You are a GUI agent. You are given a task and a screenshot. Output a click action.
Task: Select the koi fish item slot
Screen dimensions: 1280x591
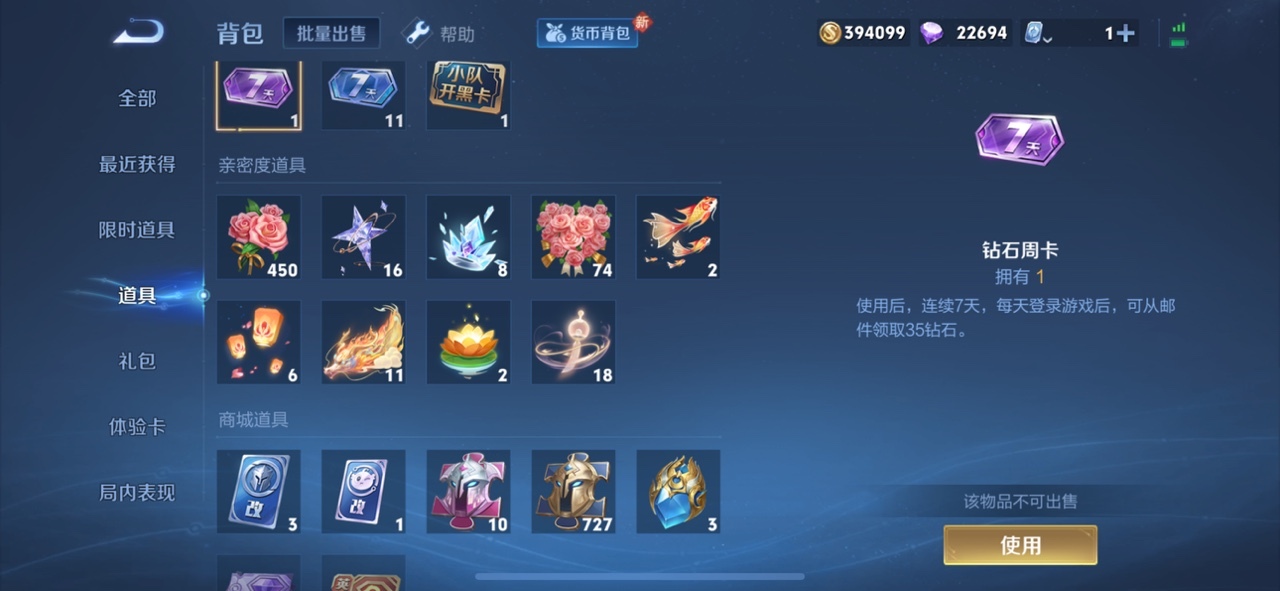coord(678,237)
